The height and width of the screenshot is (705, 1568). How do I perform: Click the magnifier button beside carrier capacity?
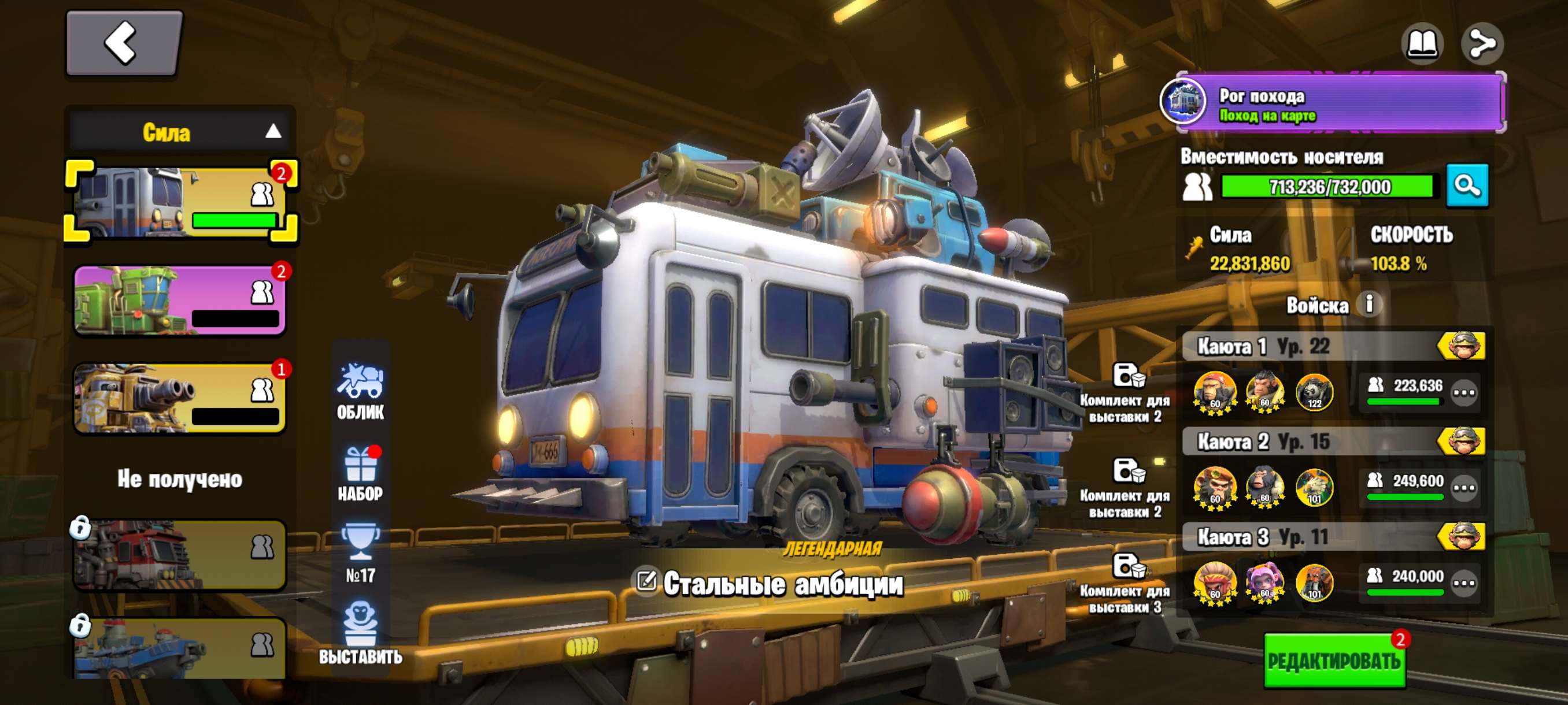pos(1467,185)
